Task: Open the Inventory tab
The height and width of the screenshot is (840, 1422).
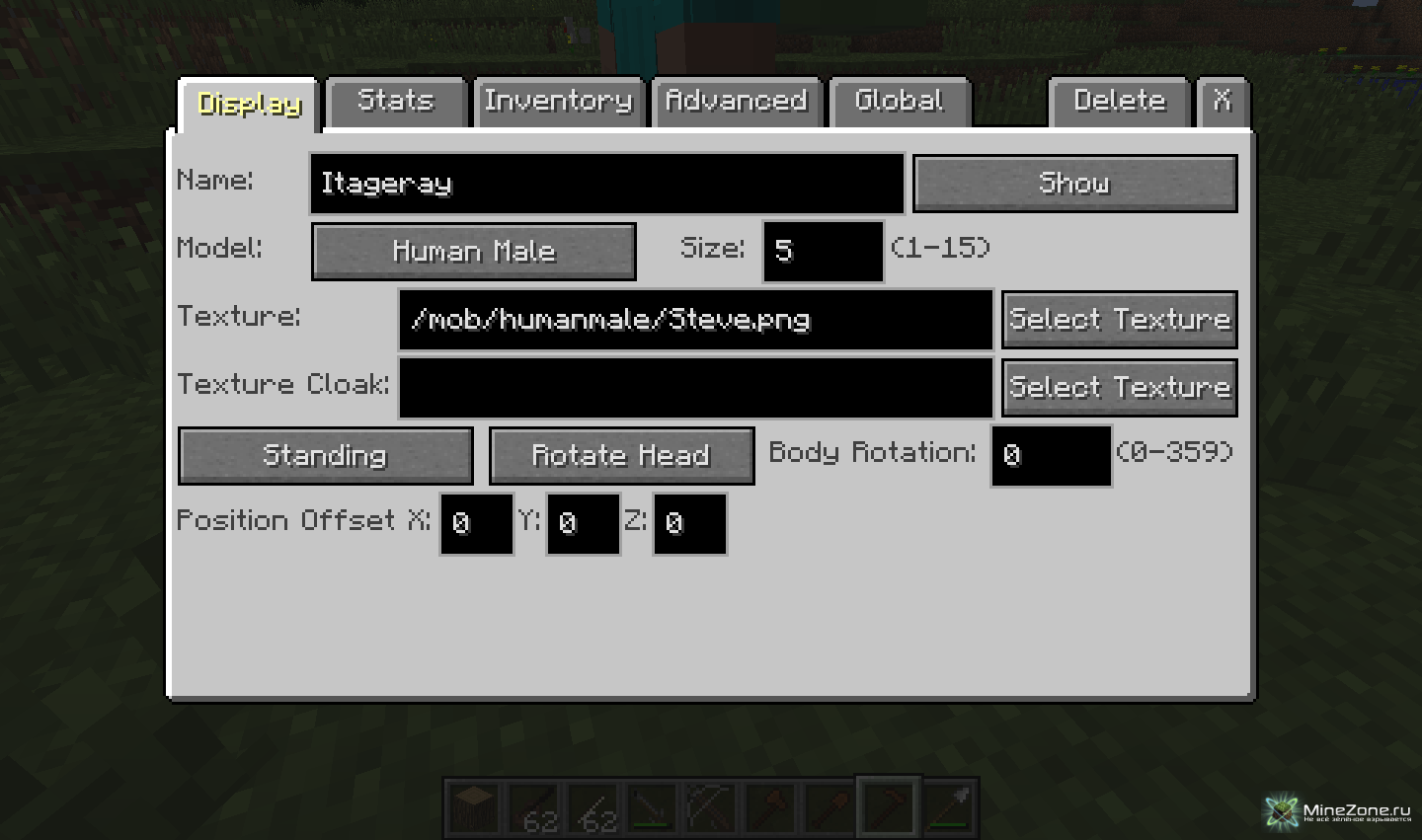Action: 558,102
